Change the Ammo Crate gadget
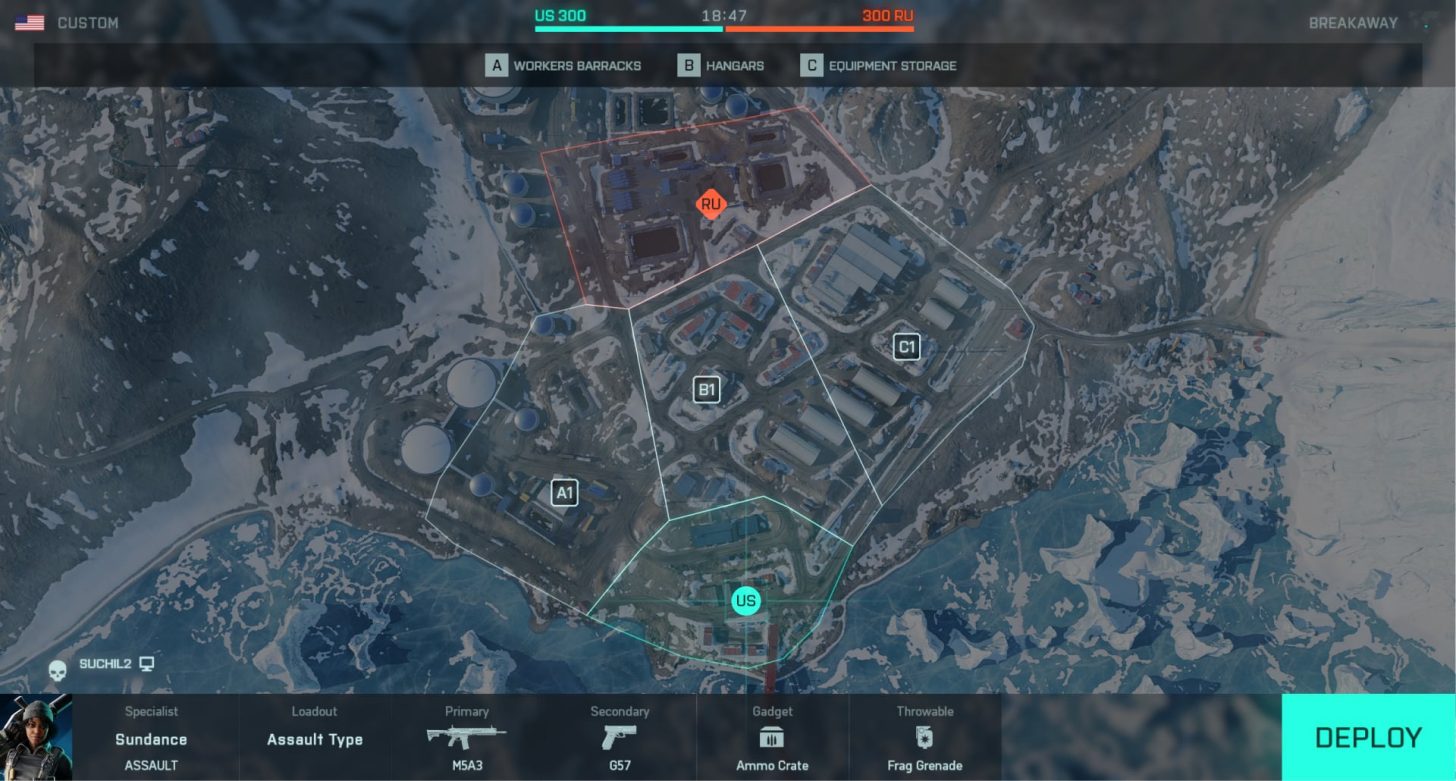This screenshot has width=1456, height=781. (772, 739)
